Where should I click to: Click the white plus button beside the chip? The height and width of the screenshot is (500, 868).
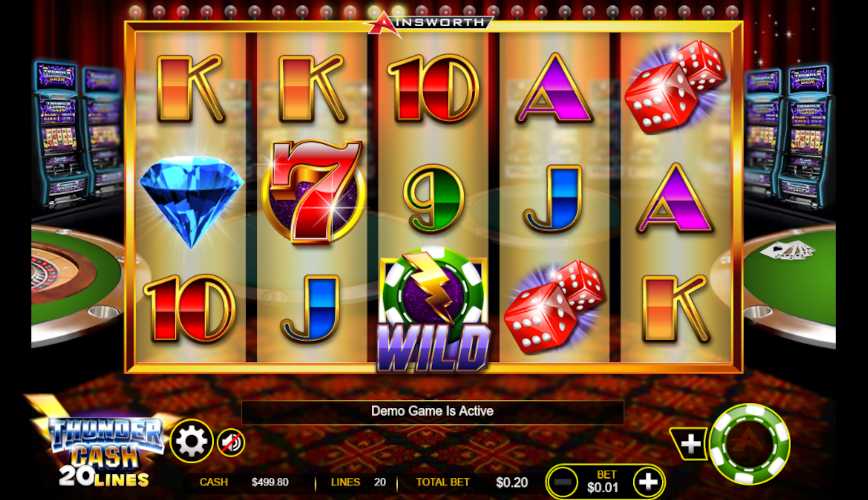coord(691,443)
